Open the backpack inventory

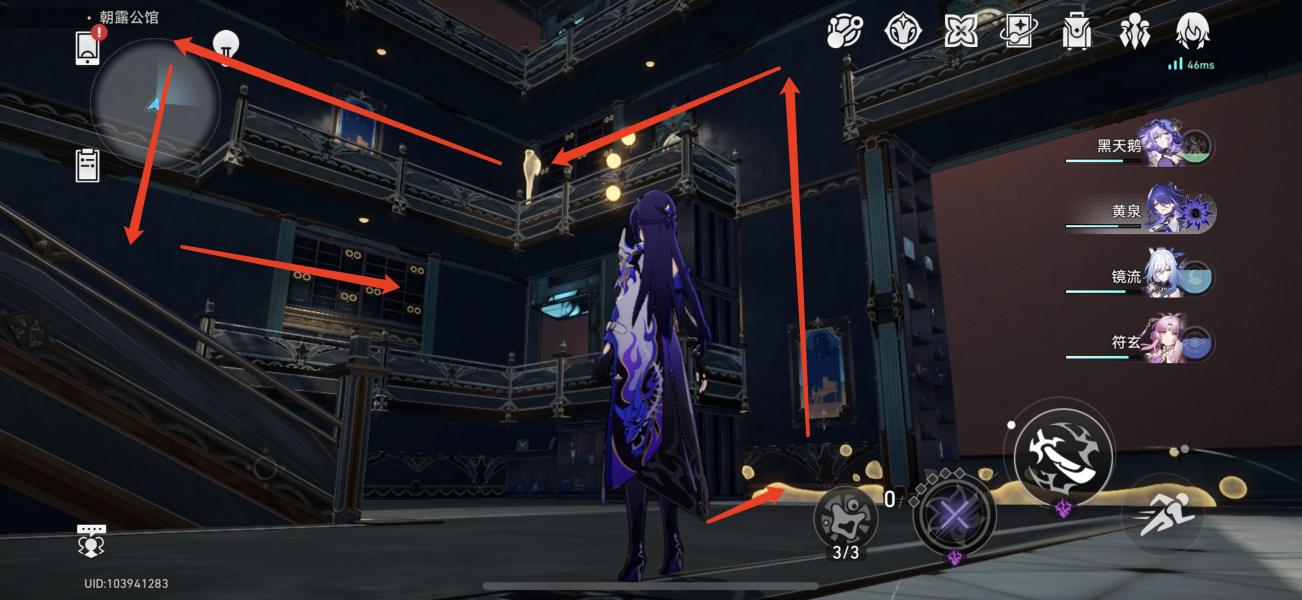[1076, 32]
